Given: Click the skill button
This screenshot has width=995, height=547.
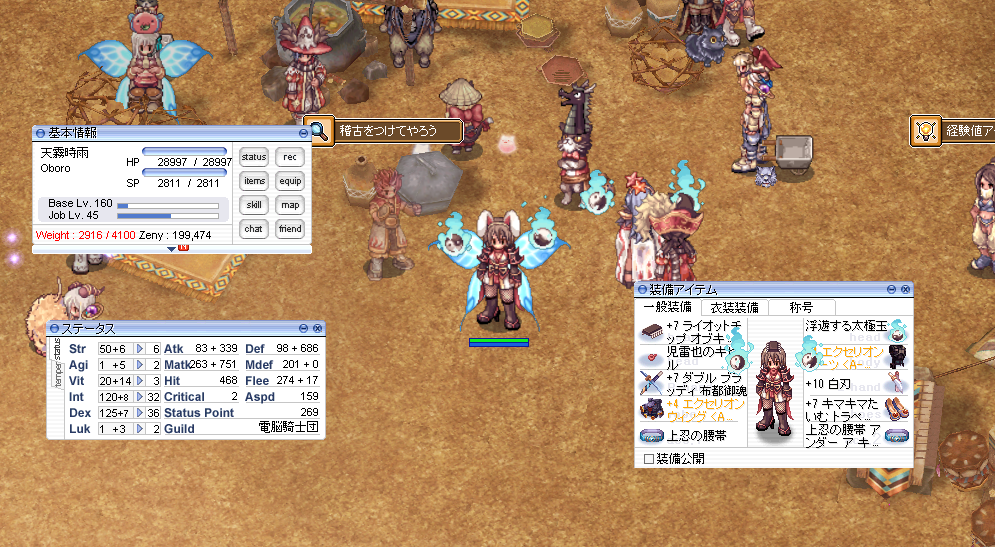Looking at the screenshot, I should pyautogui.click(x=254, y=205).
